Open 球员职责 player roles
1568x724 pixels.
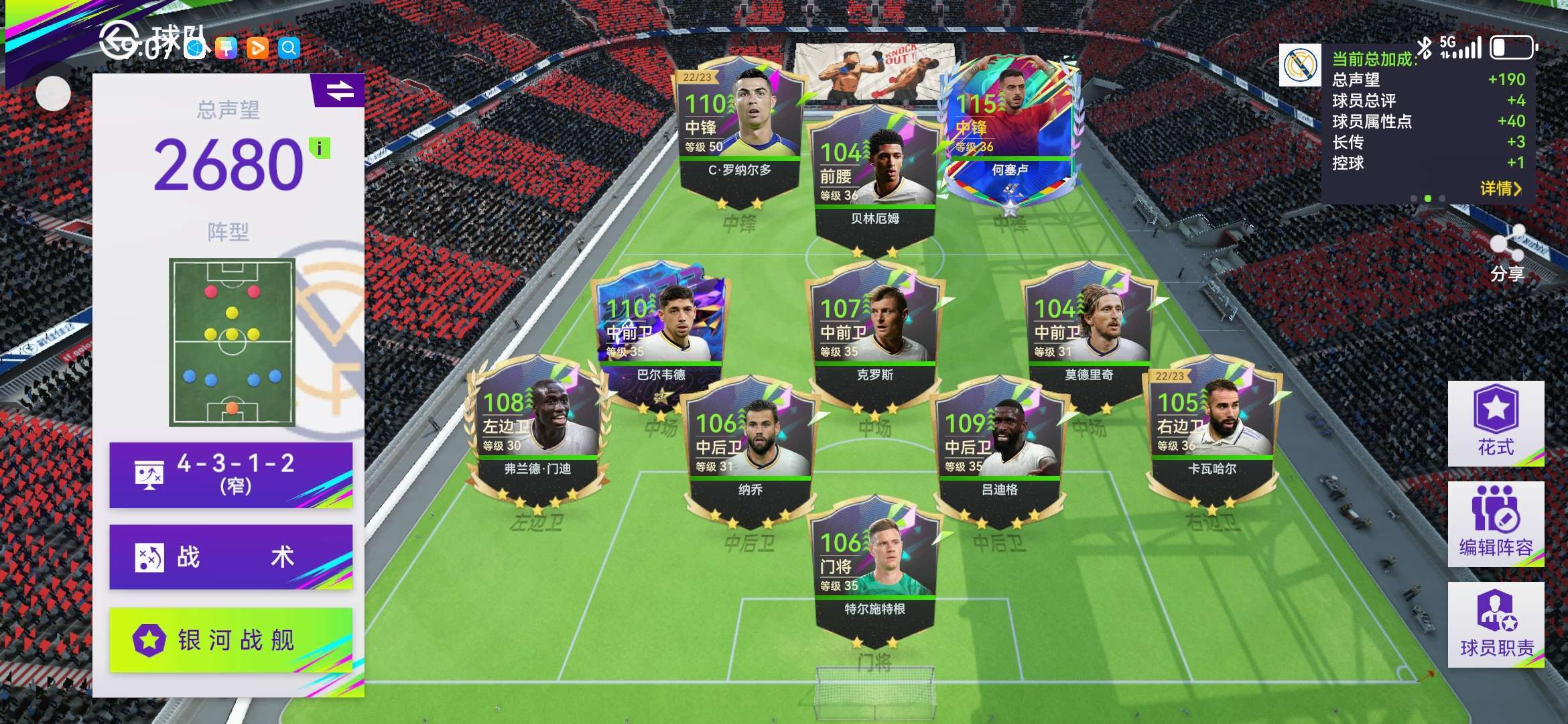click(1496, 624)
